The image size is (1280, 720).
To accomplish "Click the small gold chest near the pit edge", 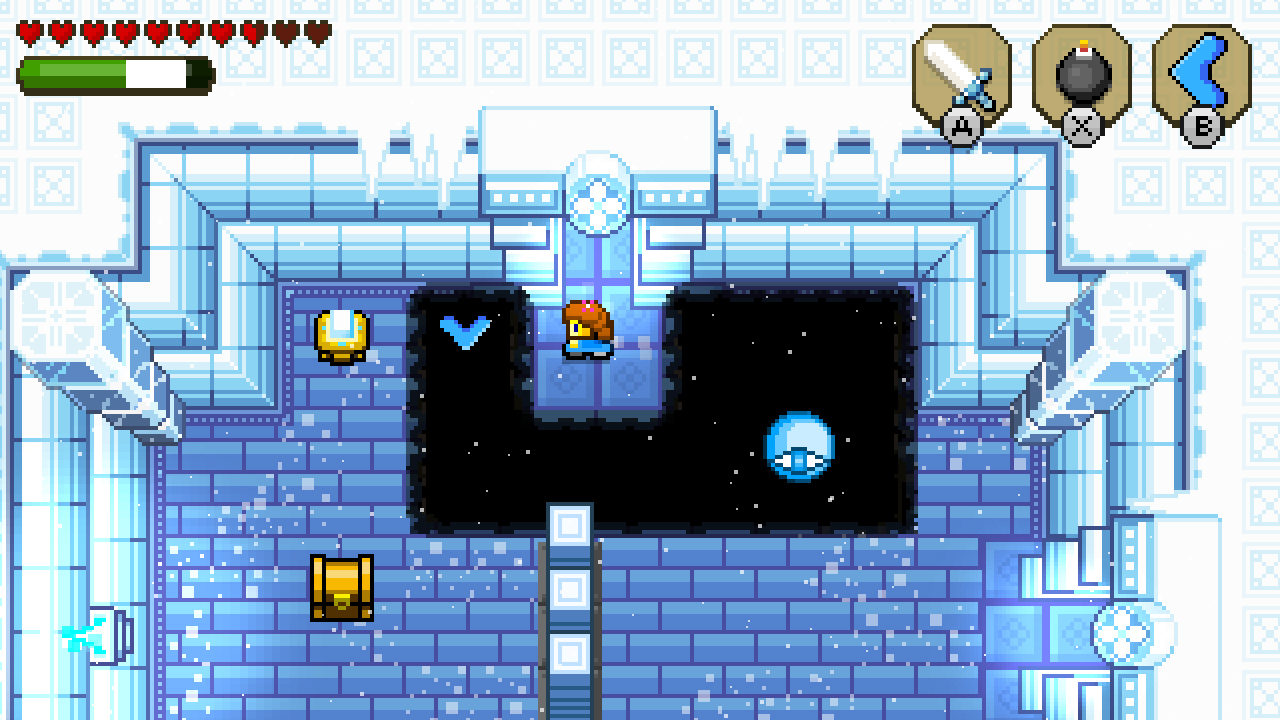I will [x=341, y=335].
